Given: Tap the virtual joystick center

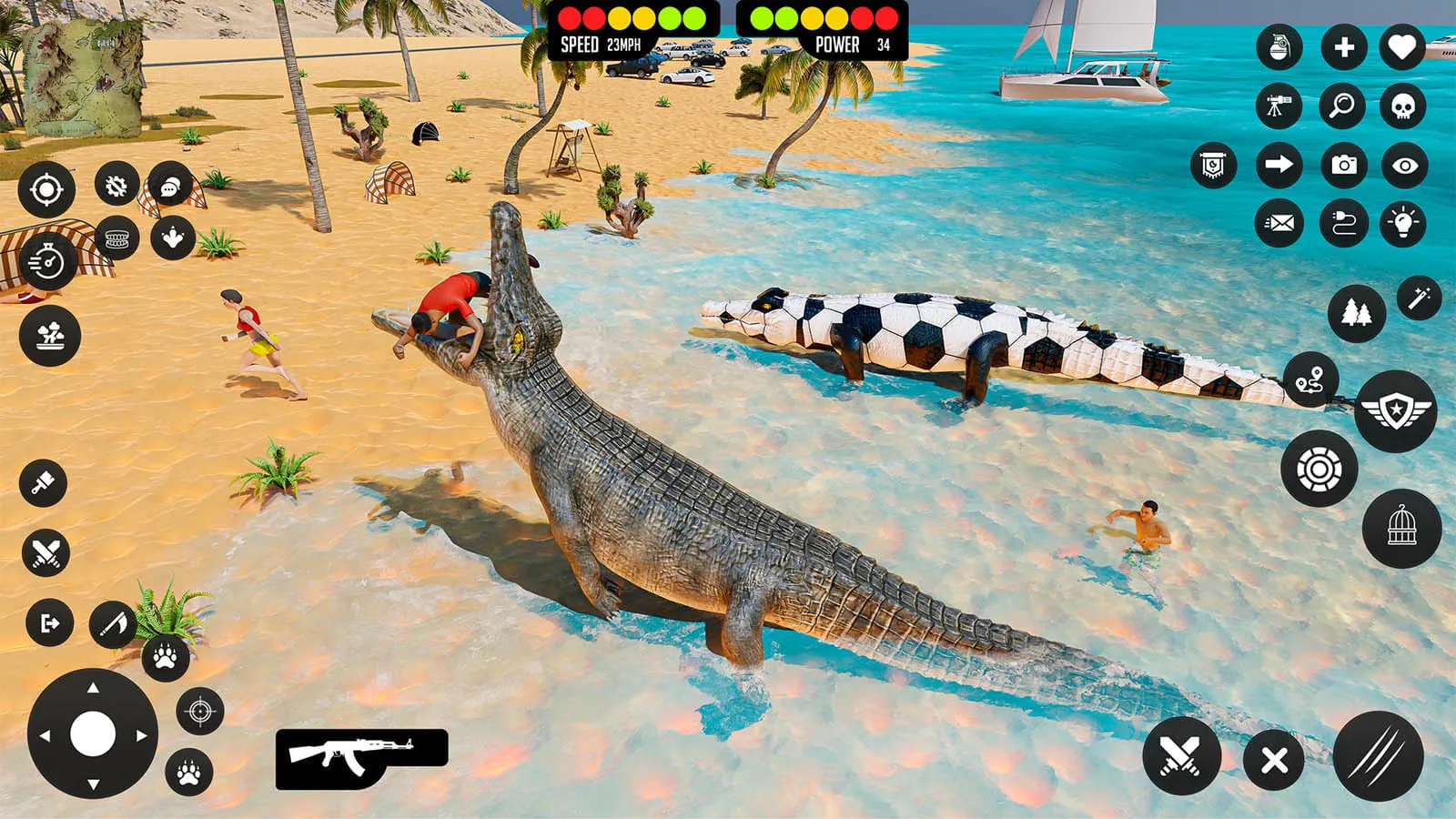Looking at the screenshot, I should tap(94, 733).
